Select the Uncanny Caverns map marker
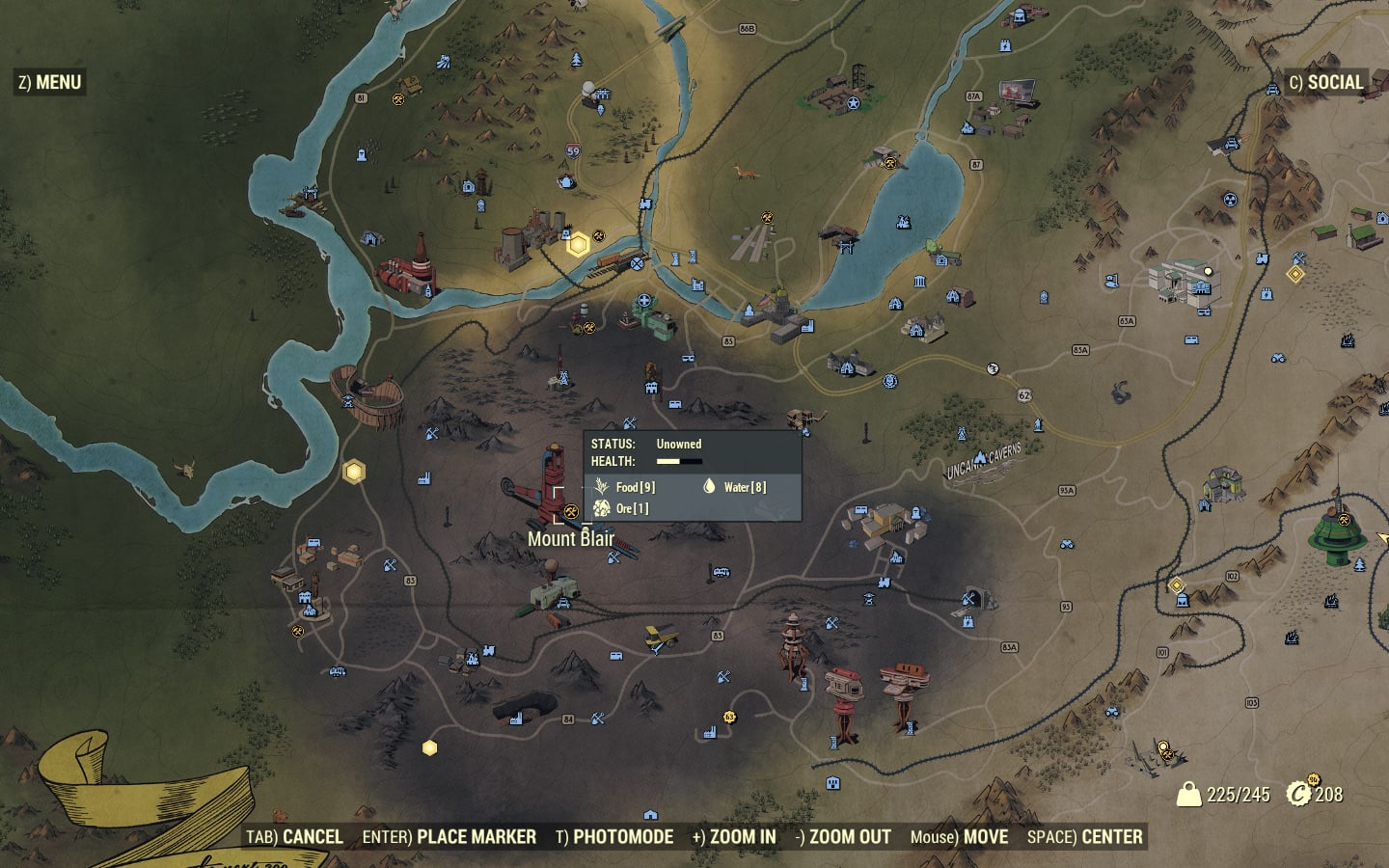 pyautogui.click(x=981, y=457)
